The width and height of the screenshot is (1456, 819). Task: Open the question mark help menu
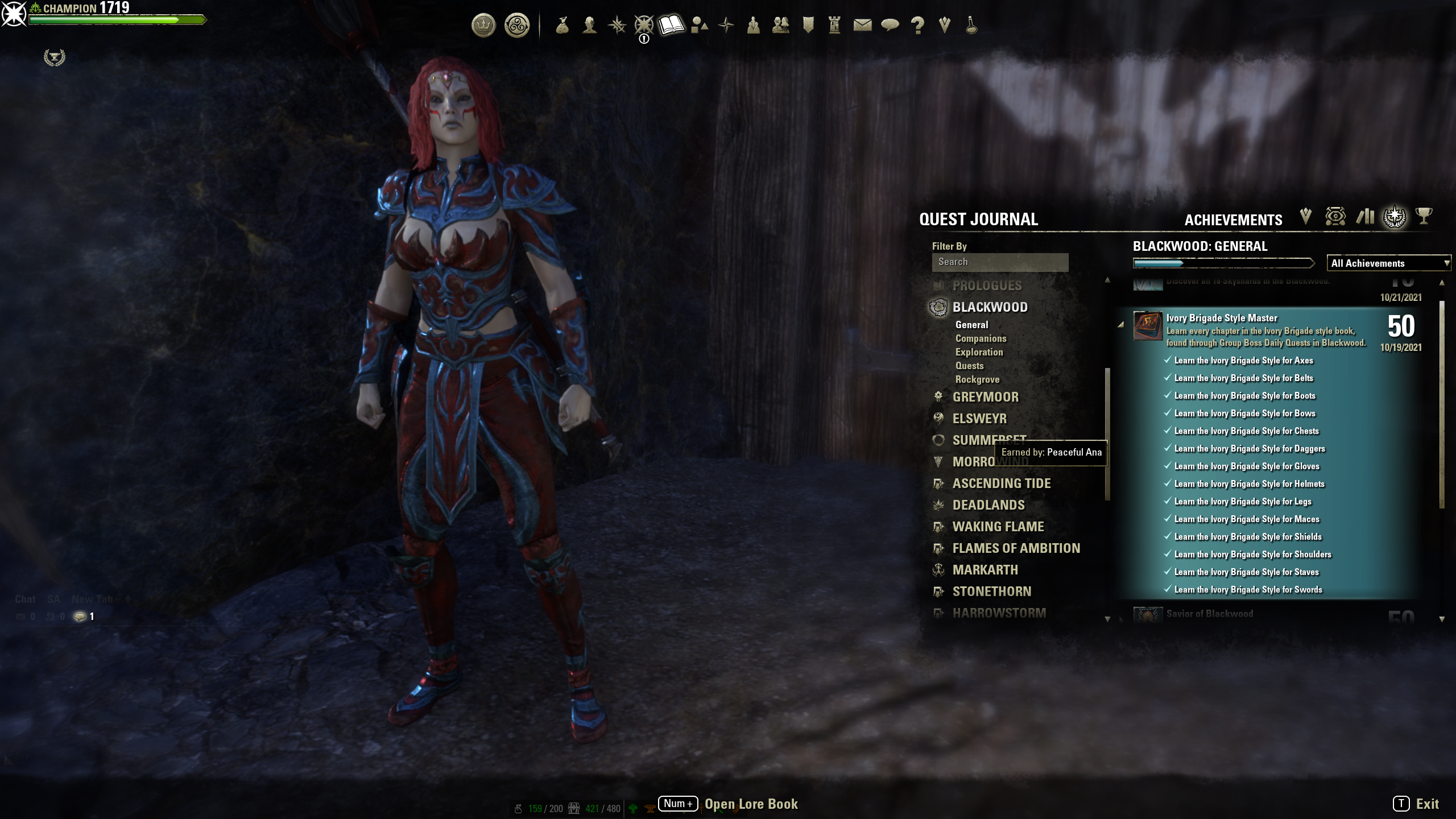tap(917, 25)
